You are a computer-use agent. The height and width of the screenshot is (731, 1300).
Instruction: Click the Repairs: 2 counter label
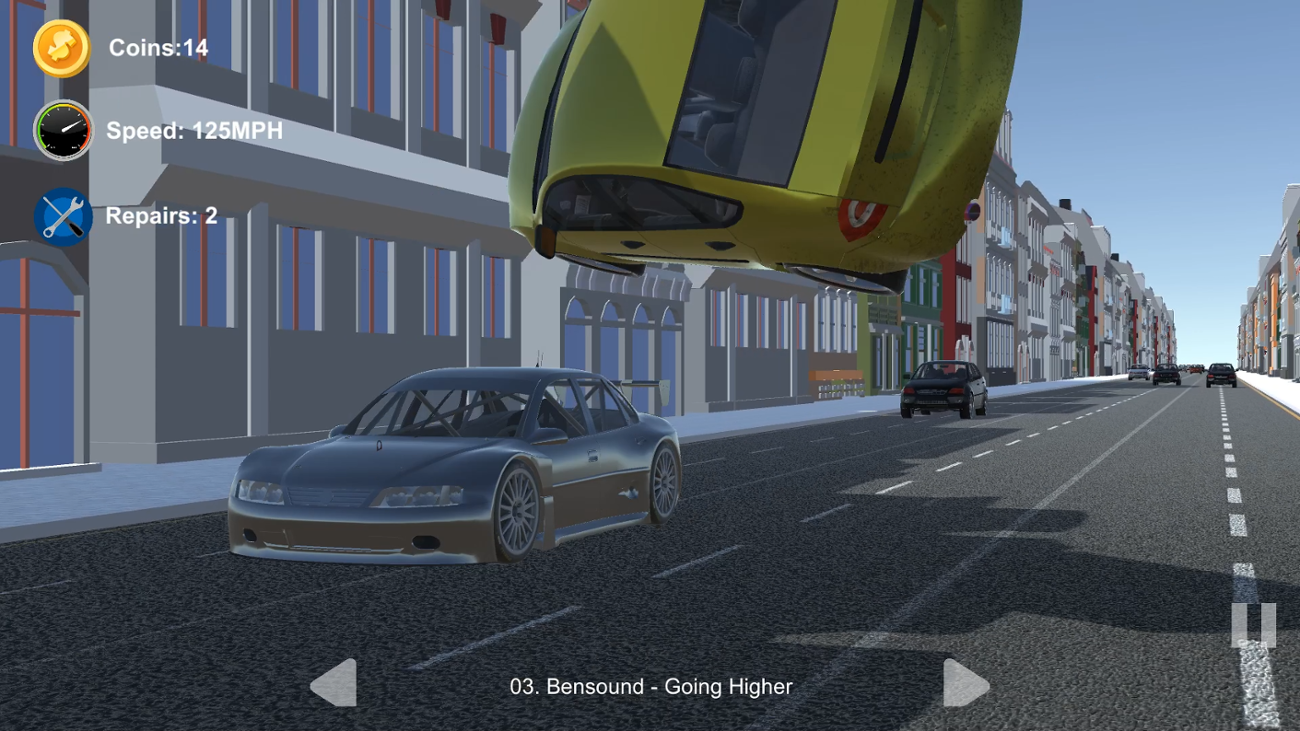pos(162,214)
